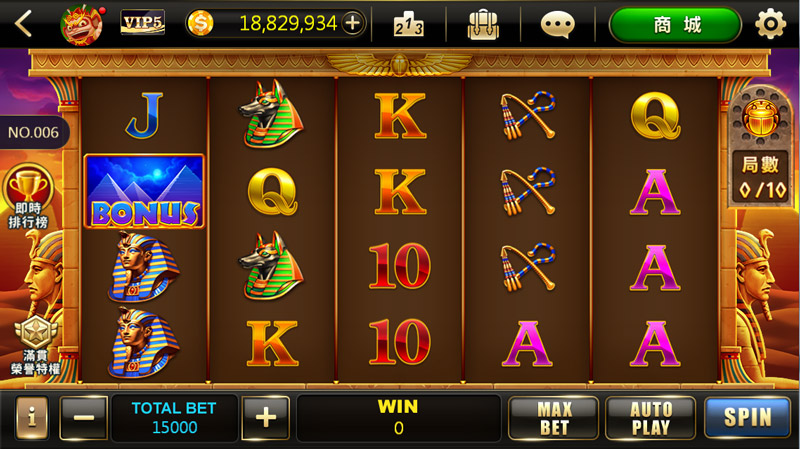The width and height of the screenshot is (800, 449).
Task: Show the paytable info button
Action: click(31, 417)
